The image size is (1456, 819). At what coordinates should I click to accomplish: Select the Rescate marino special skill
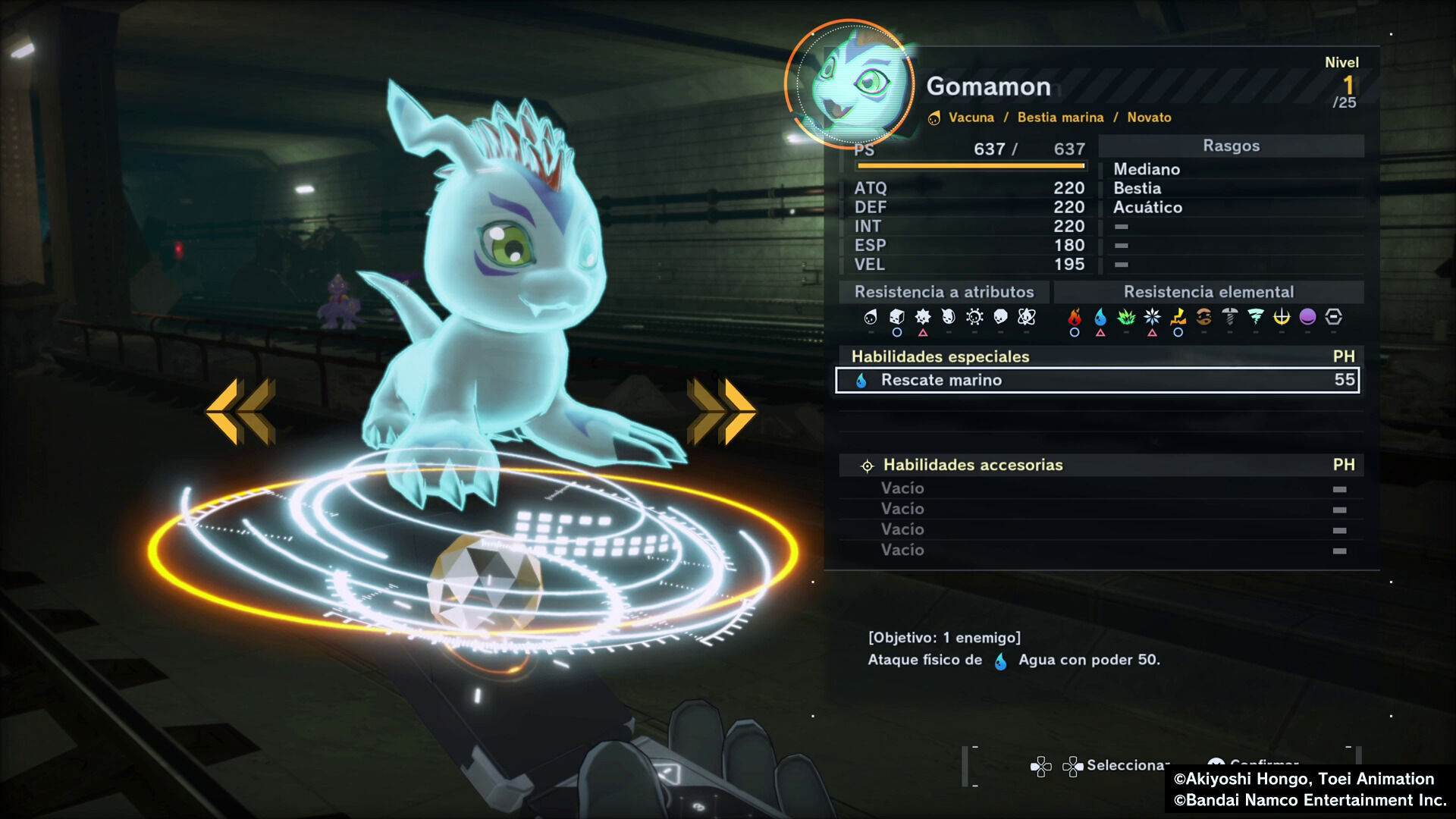[1097, 380]
